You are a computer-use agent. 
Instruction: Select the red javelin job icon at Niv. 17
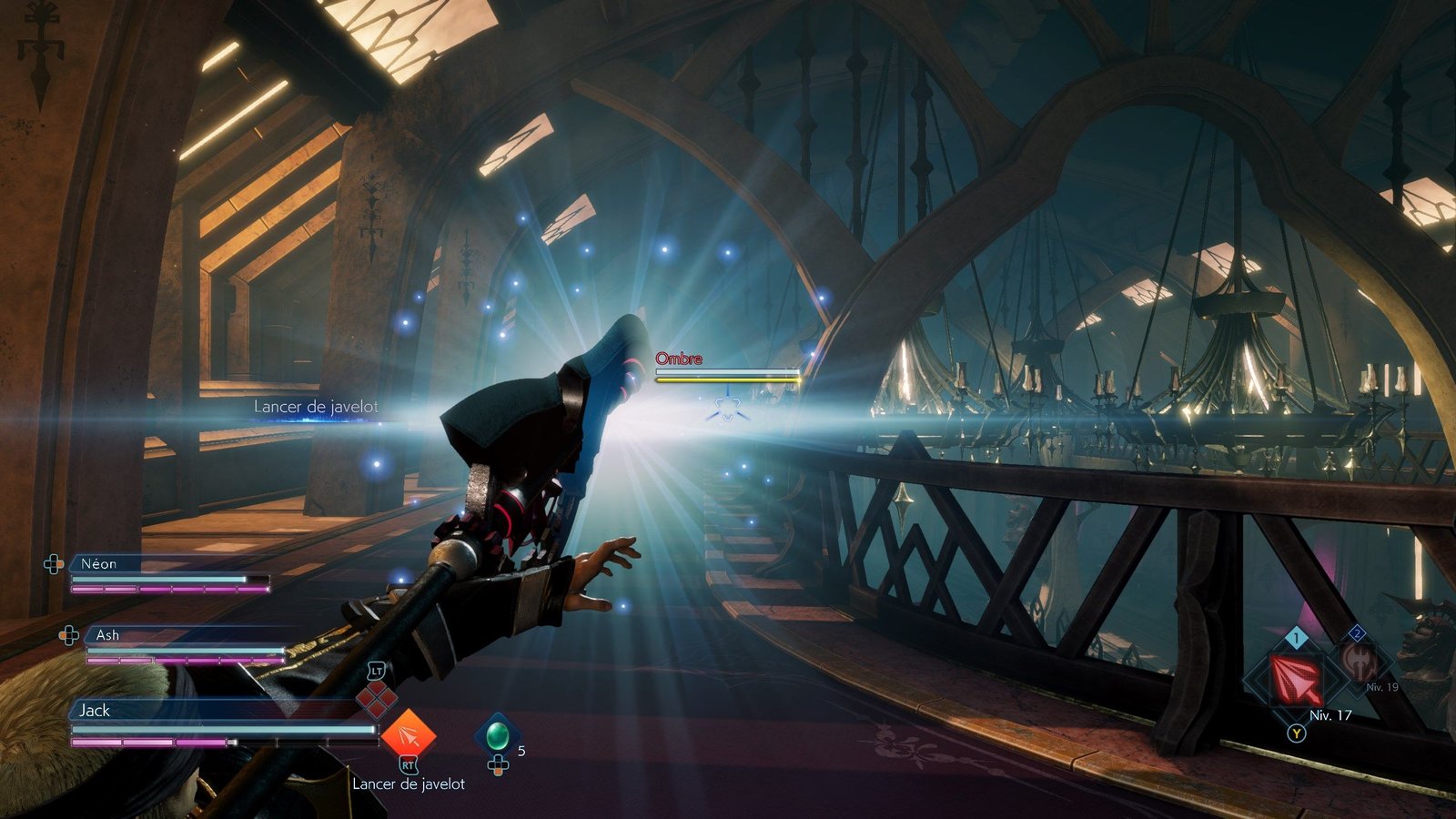click(1296, 678)
